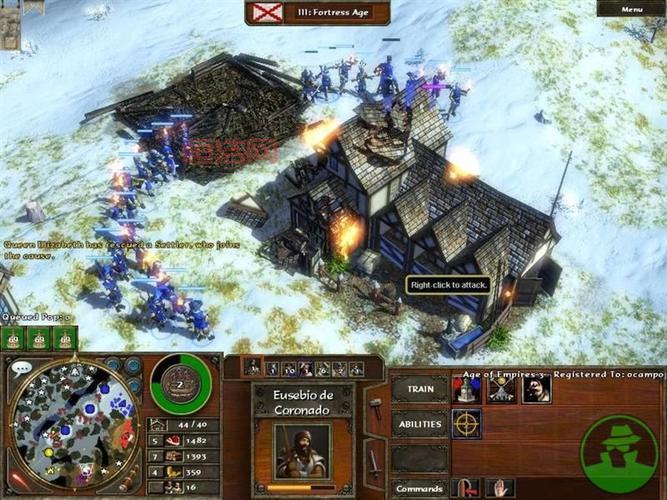Switch to the sword military tab
This screenshot has height=500, width=667.
click(375, 461)
